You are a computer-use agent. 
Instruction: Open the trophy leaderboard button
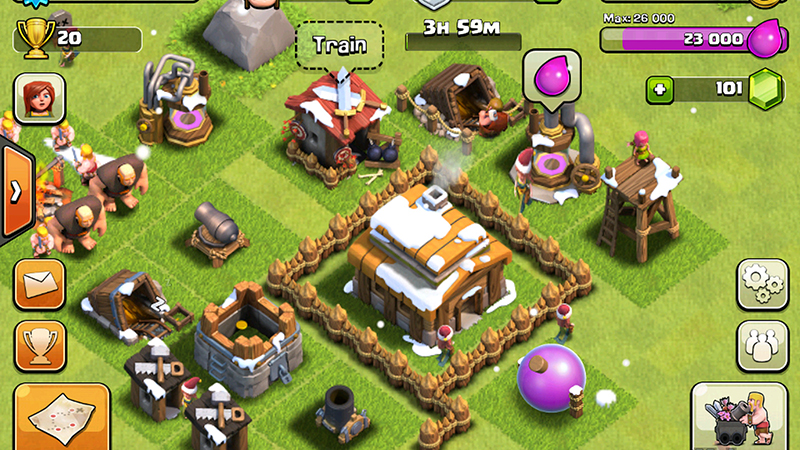[40, 346]
